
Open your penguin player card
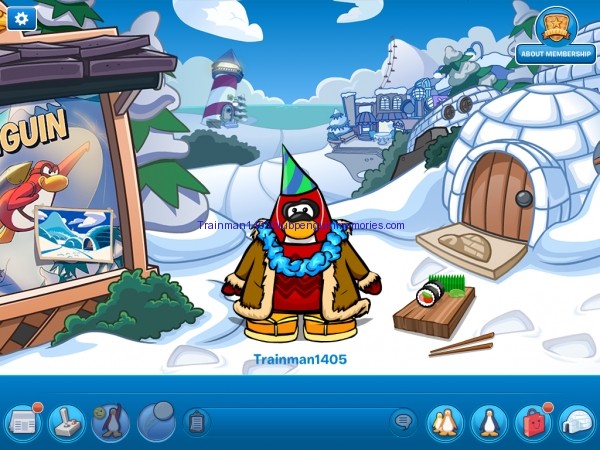489,421
